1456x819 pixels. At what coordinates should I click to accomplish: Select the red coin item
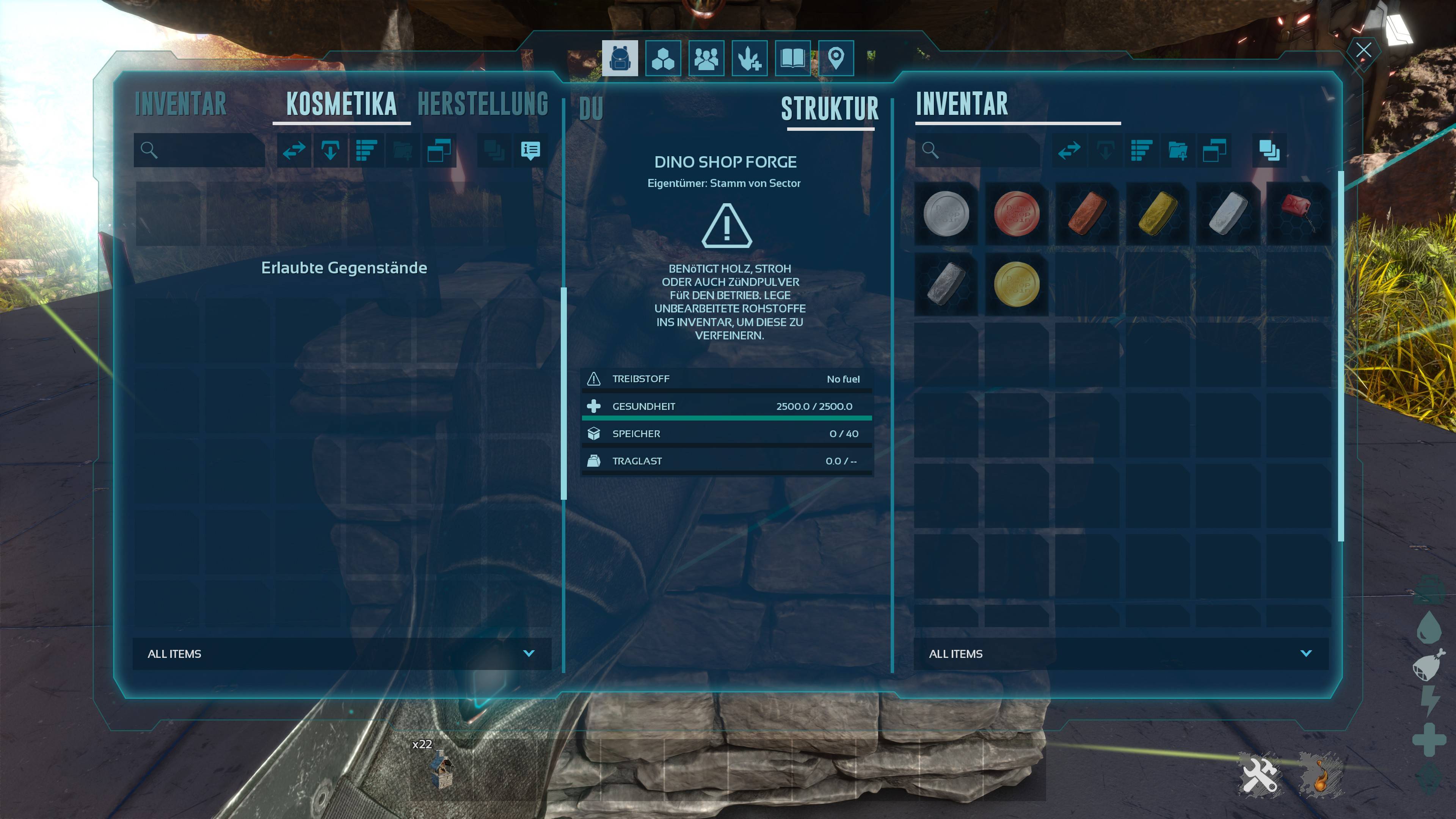[x=1016, y=213]
